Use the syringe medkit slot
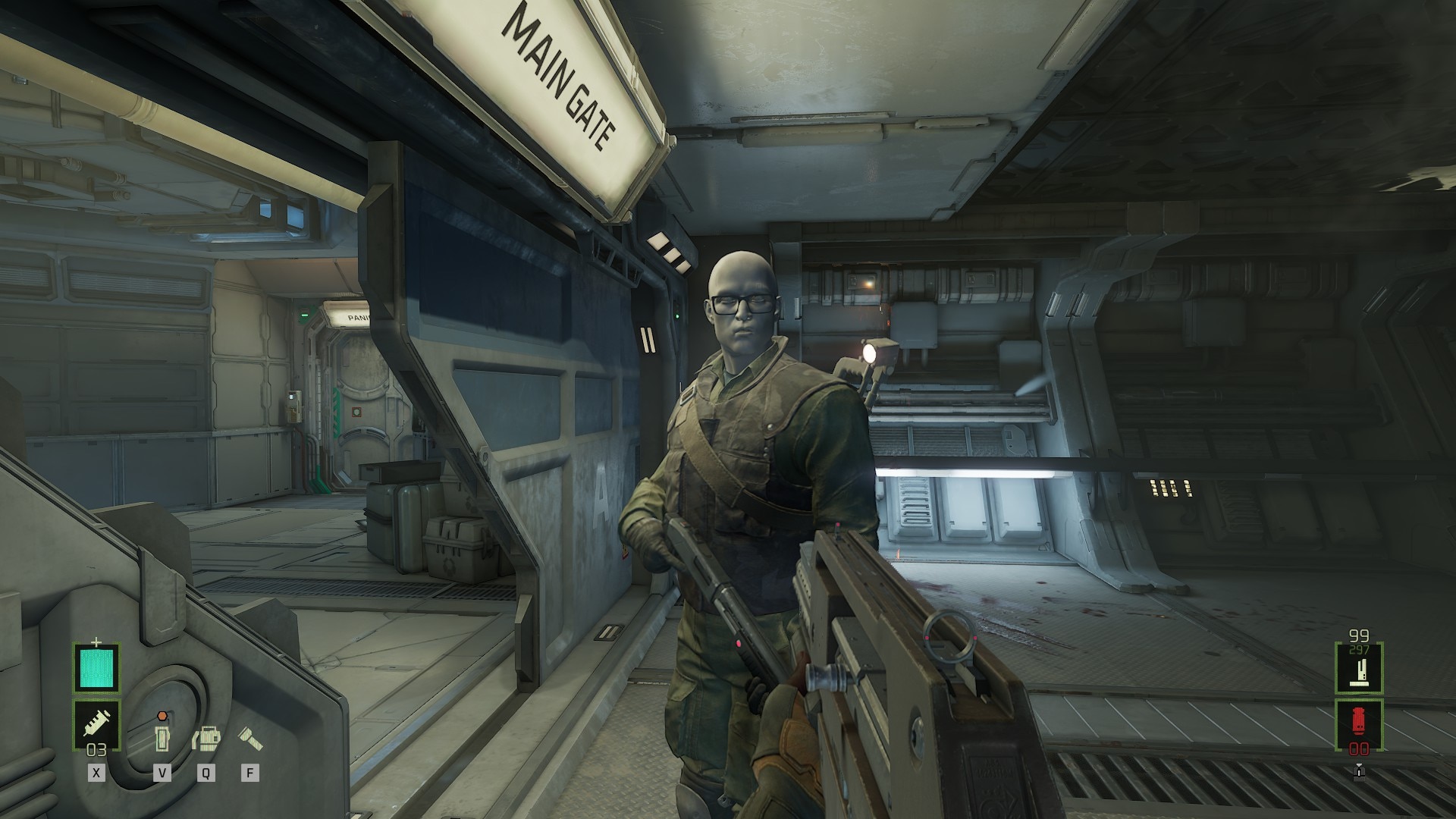The width and height of the screenshot is (1456, 819). (x=96, y=723)
